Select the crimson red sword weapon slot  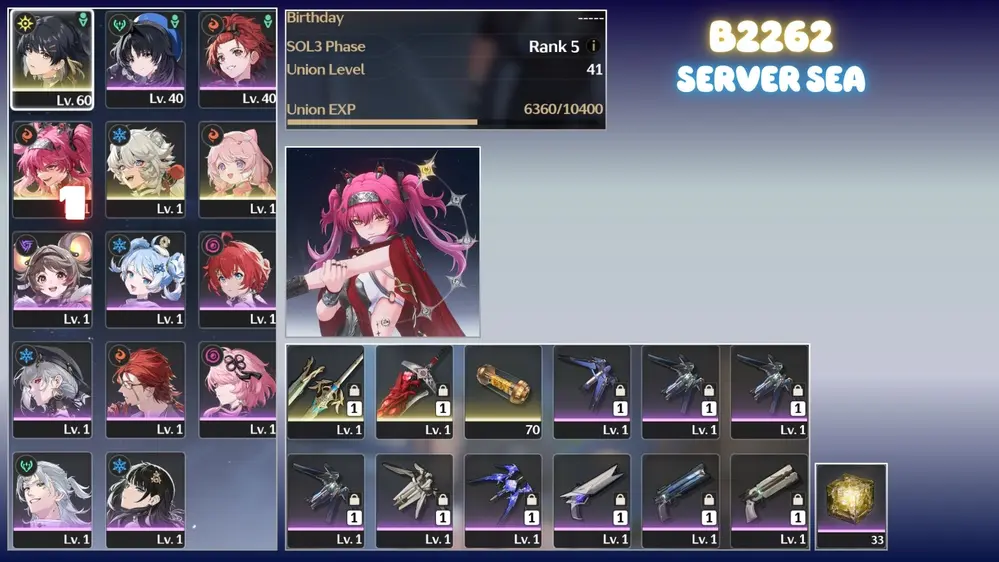point(414,391)
